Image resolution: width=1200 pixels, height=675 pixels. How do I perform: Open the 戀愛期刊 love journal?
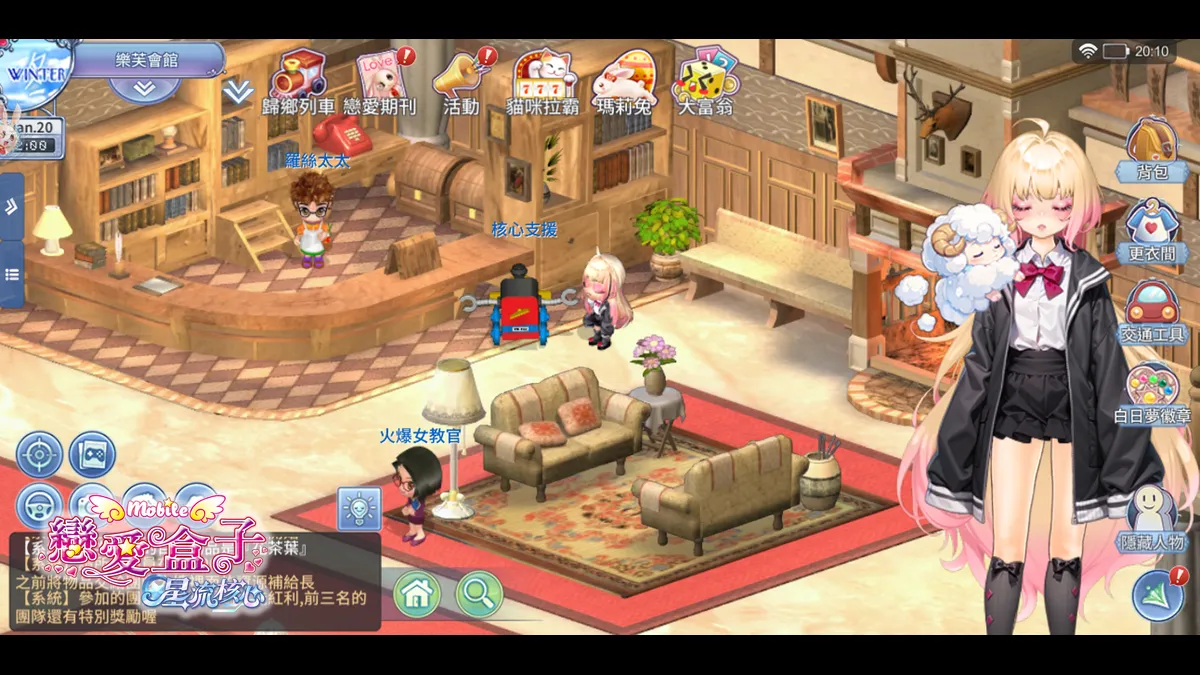(381, 76)
